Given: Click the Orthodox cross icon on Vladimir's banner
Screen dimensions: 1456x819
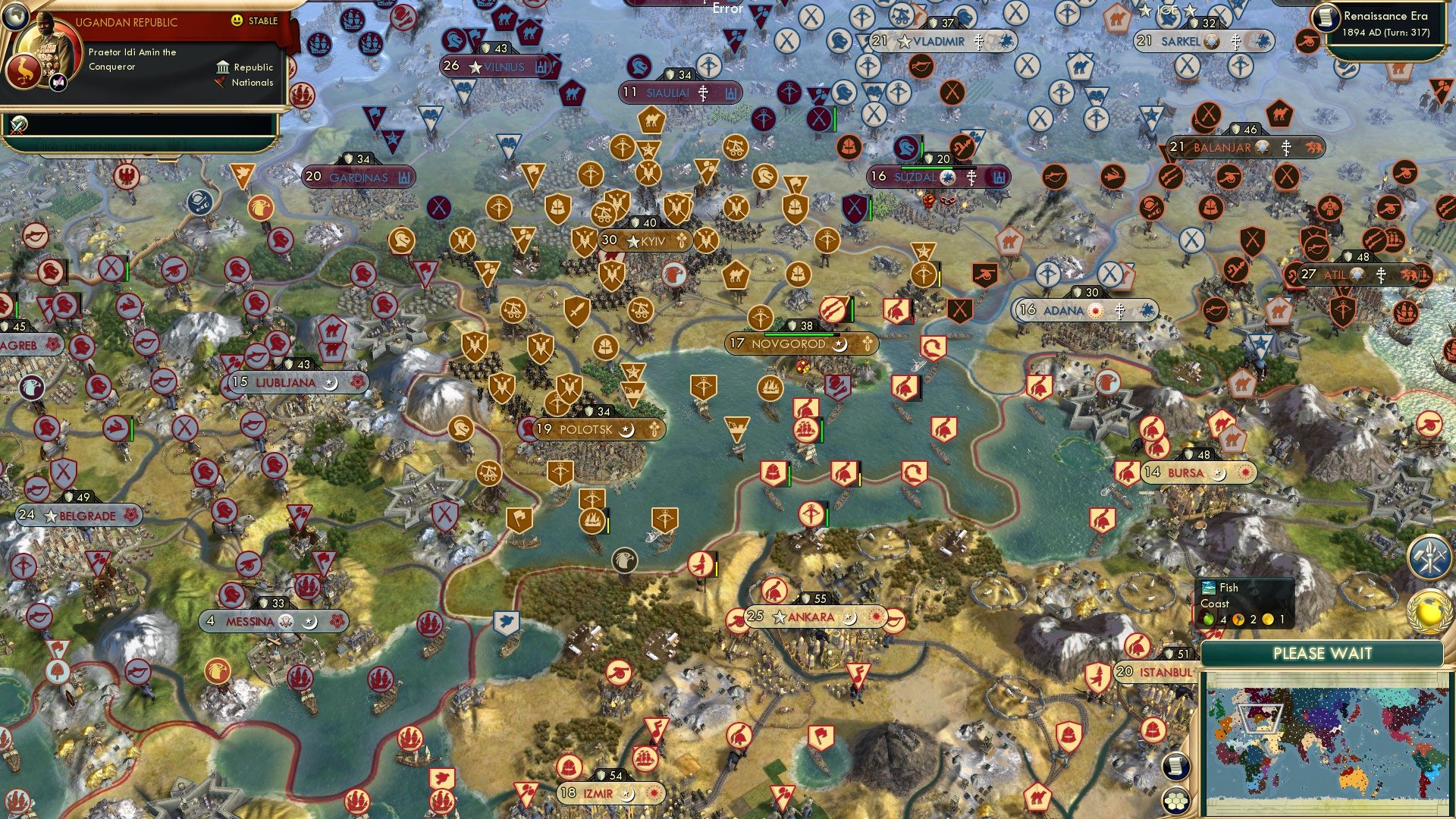Looking at the screenshot, I should pos(977,42).
